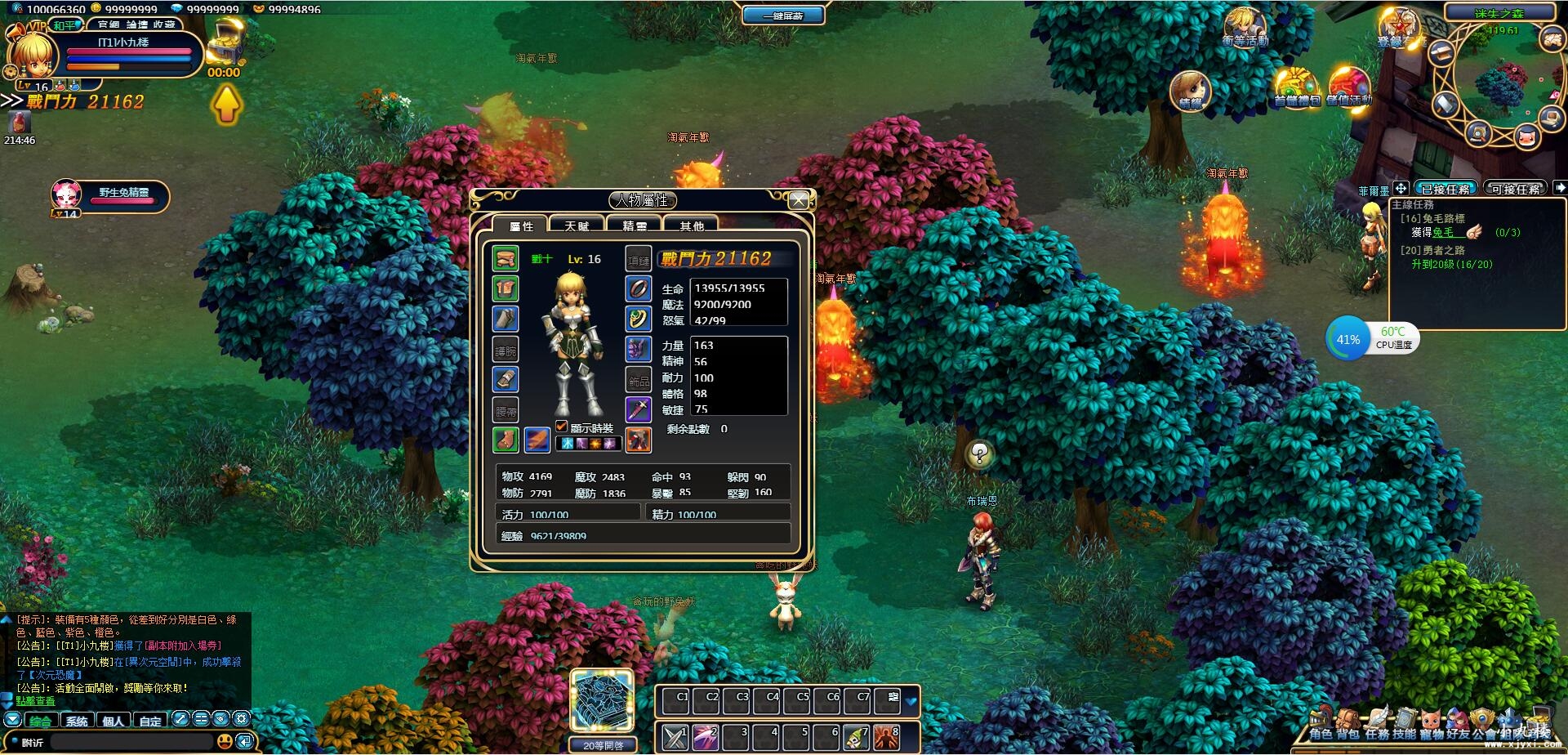Open the 首儲禮包 first-recharge gift icon
The height and width of the screenshot is (755, 1568).
pyautogui.click(x=1296, y=88)
